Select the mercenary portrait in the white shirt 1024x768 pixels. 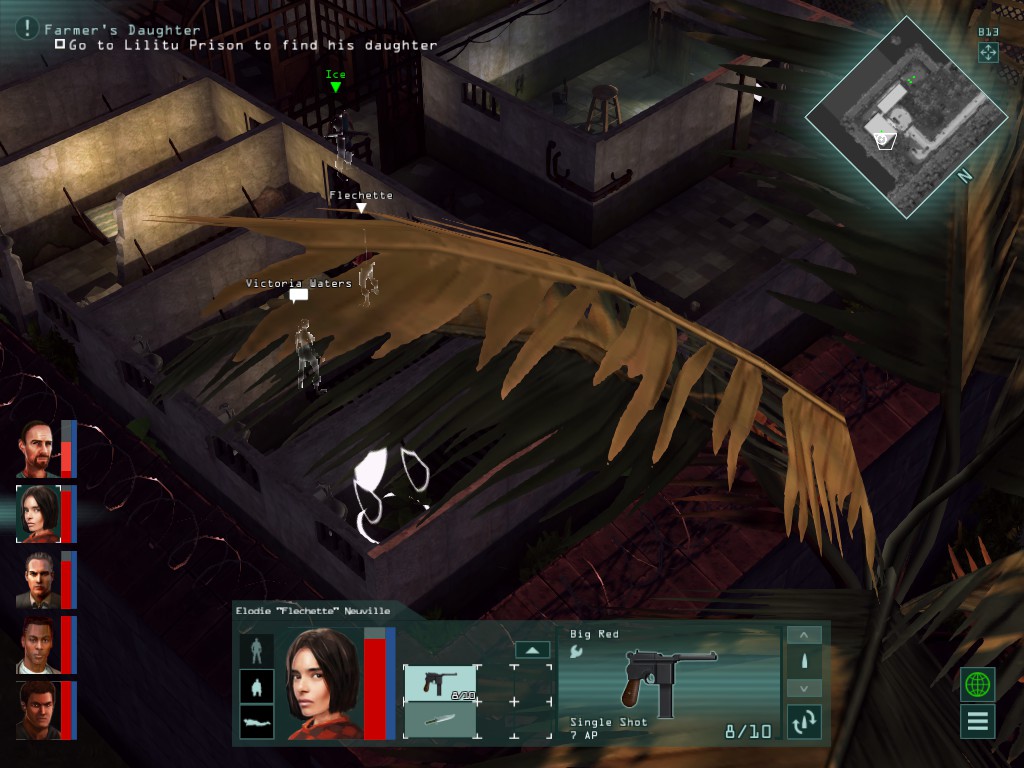pos(38,645)
